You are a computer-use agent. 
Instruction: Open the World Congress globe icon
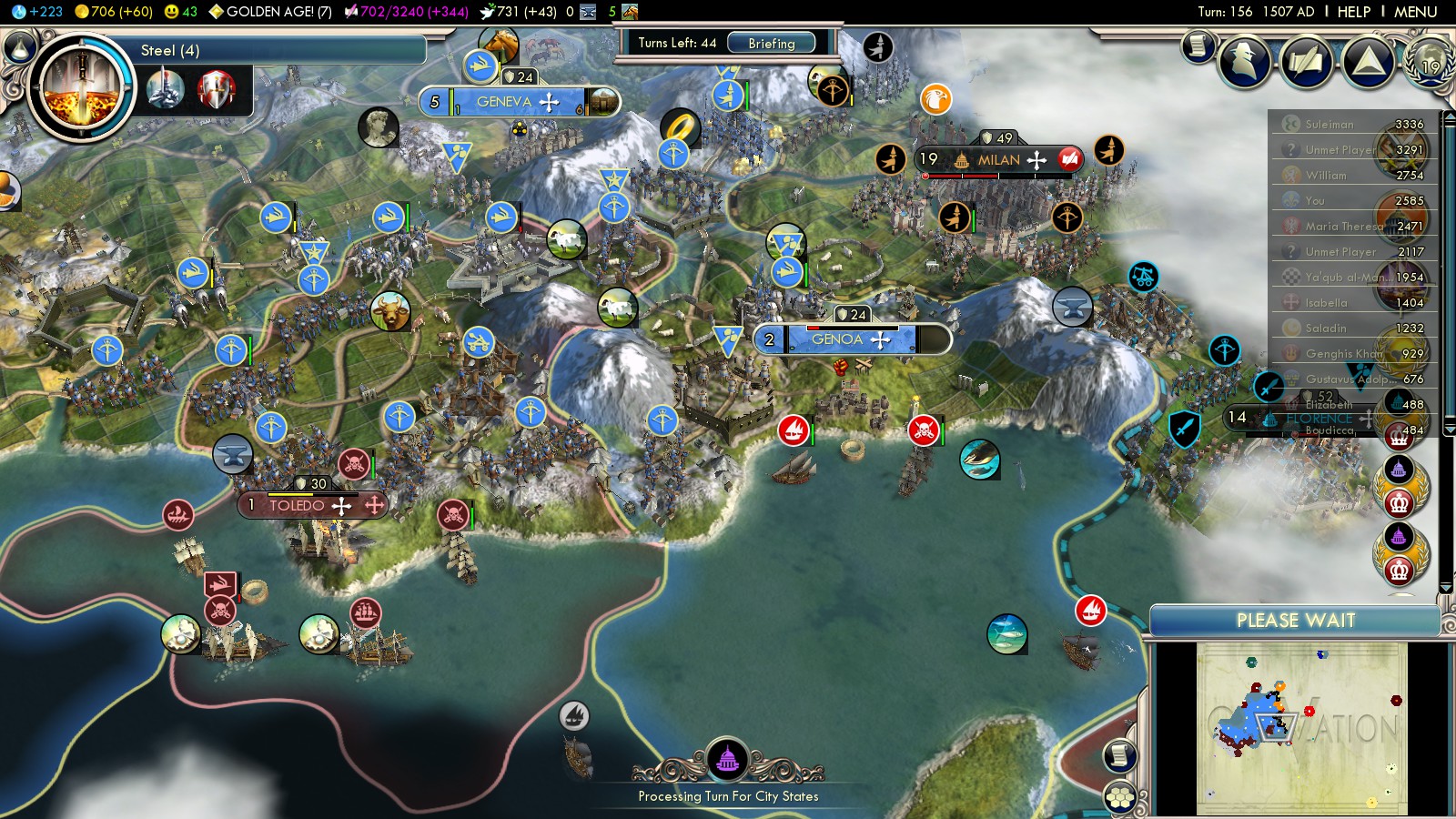click(1429, 64)
